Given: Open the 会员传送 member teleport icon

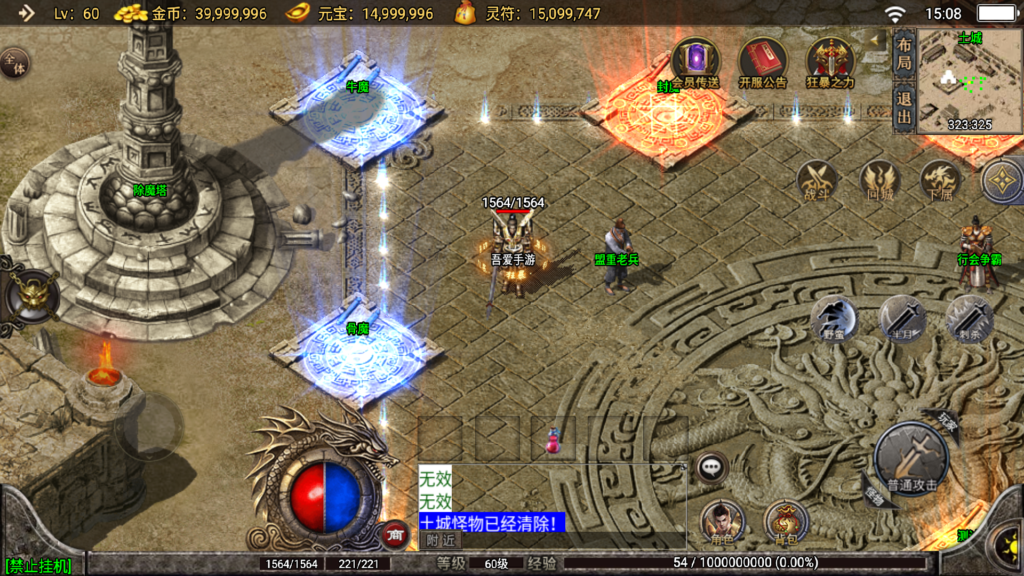Looking at the screenshot, I should tap(695, 61).
